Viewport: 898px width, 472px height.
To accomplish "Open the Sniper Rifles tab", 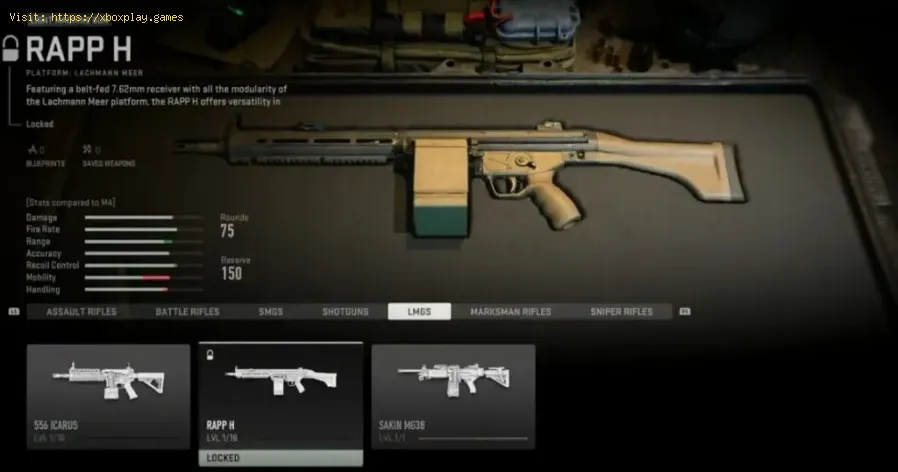I will tap(621, 312).
